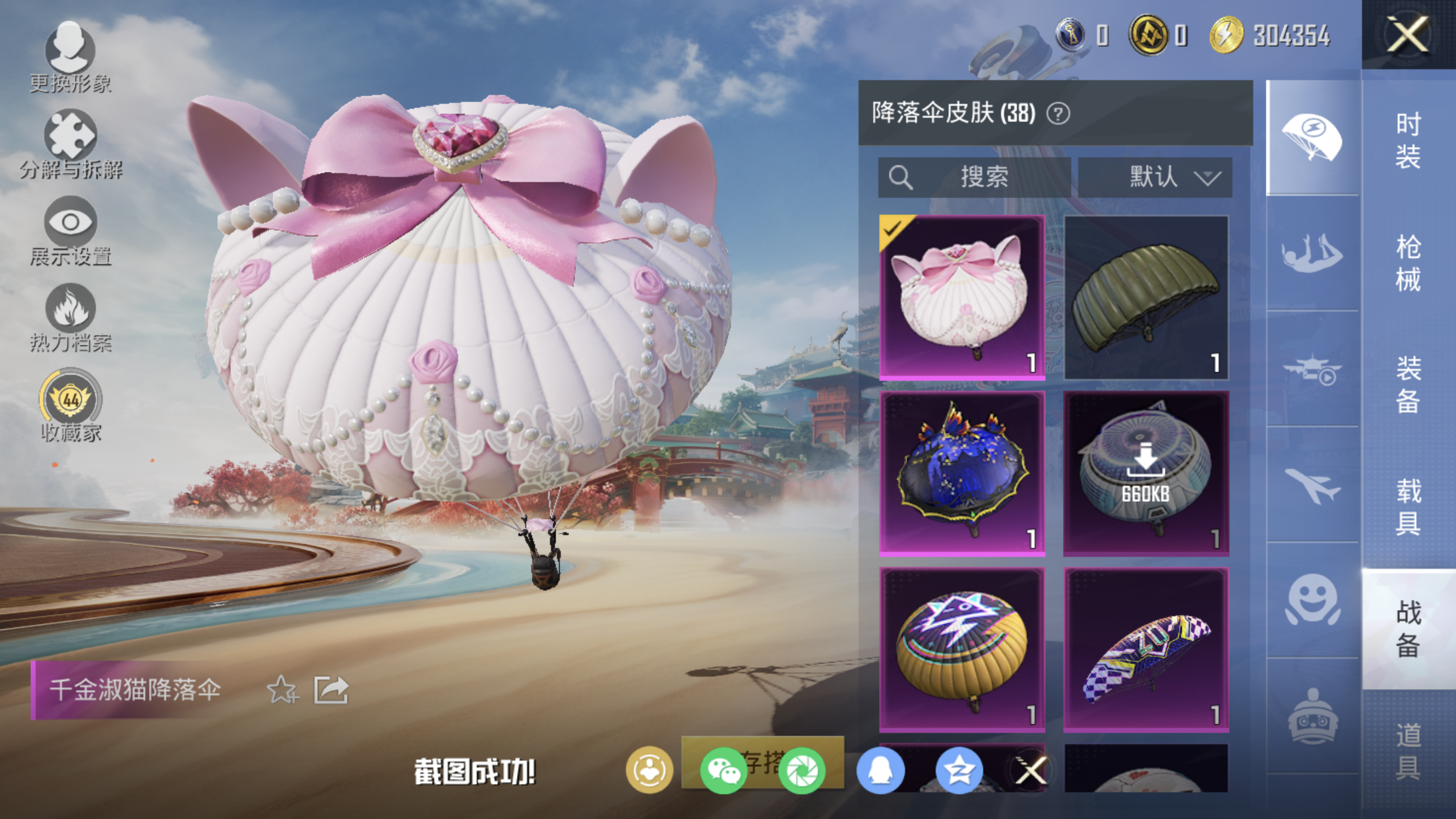Switch to the 载具 vehicles tab
The image size is (1456, 819).
click(x=1408, y=506)
